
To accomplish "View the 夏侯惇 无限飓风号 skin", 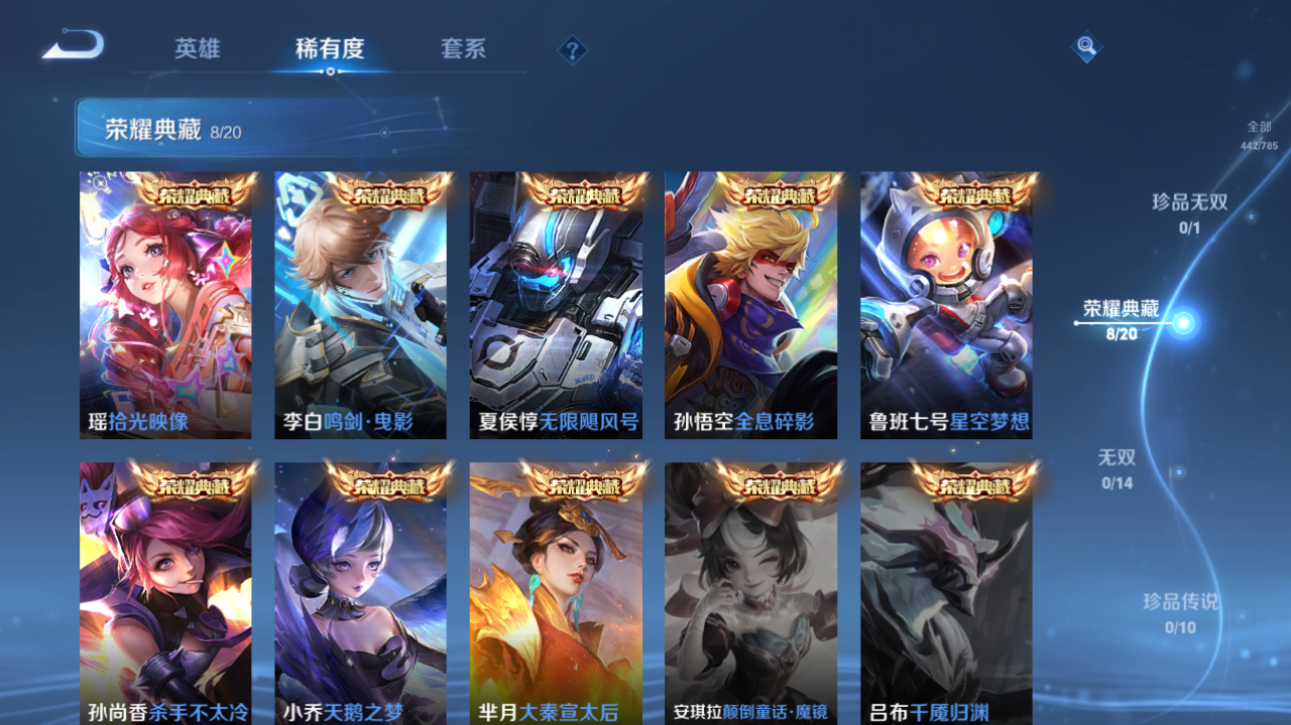I will click(557, 300).
